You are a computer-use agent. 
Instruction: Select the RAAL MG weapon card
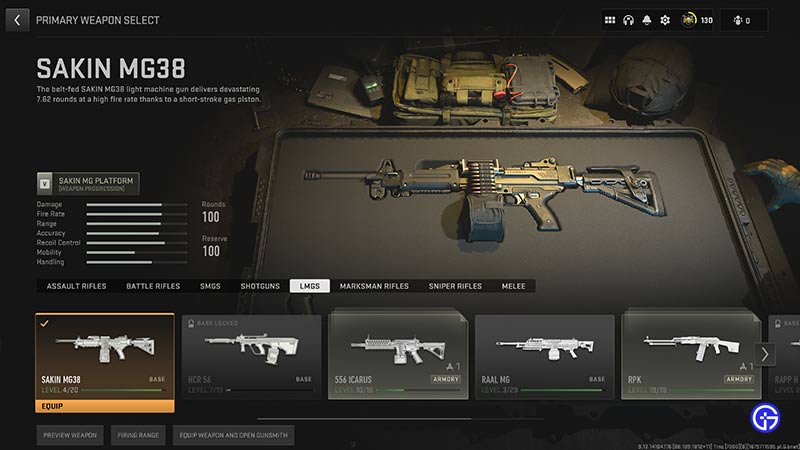tap(543, 356)
